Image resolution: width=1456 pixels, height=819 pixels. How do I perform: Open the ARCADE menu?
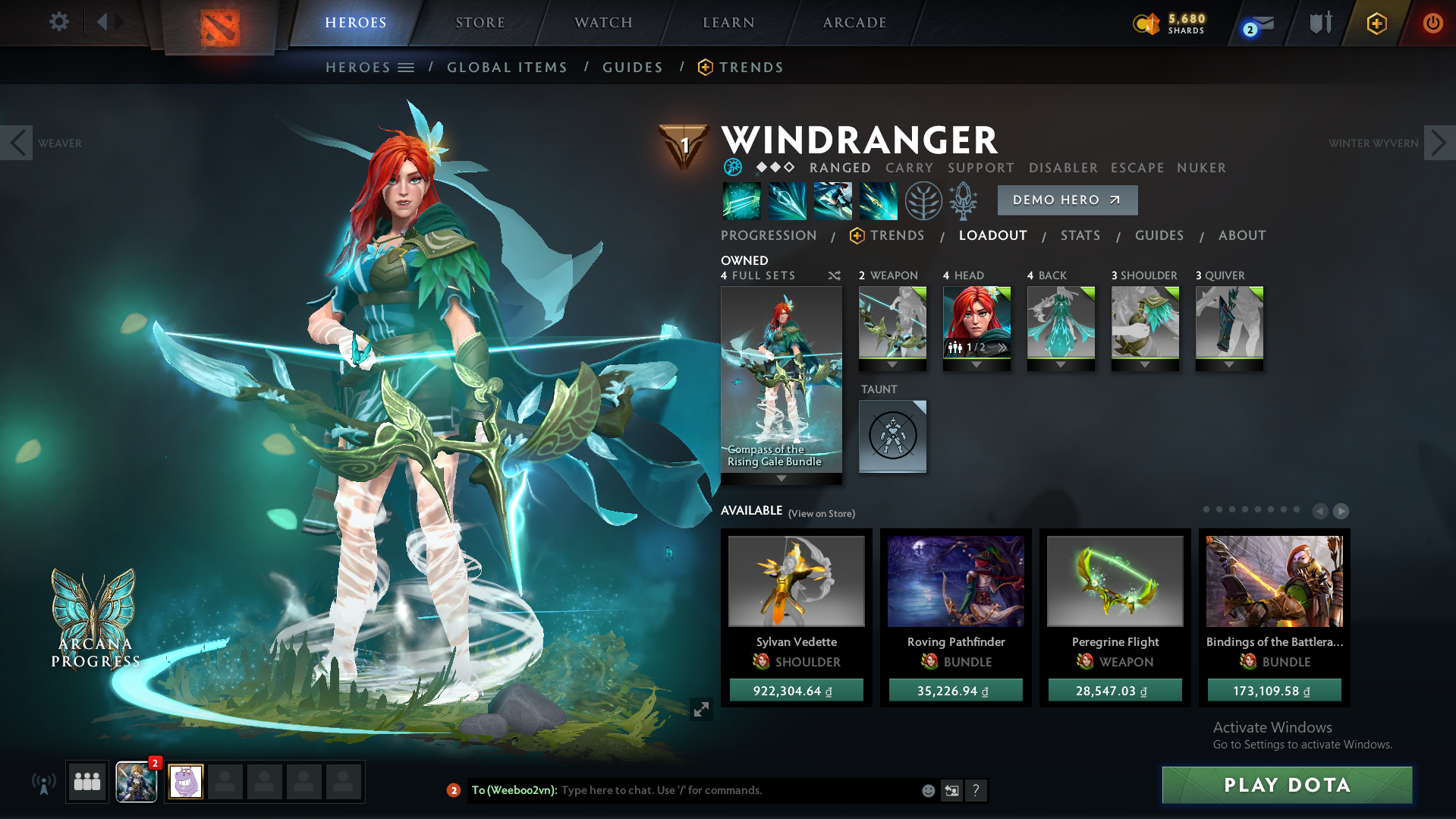pos(853,23)
